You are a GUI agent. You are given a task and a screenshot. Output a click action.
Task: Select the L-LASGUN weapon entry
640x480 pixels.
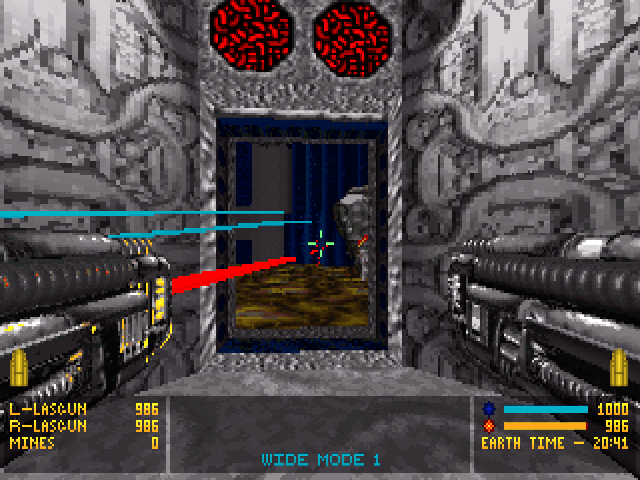46,409
